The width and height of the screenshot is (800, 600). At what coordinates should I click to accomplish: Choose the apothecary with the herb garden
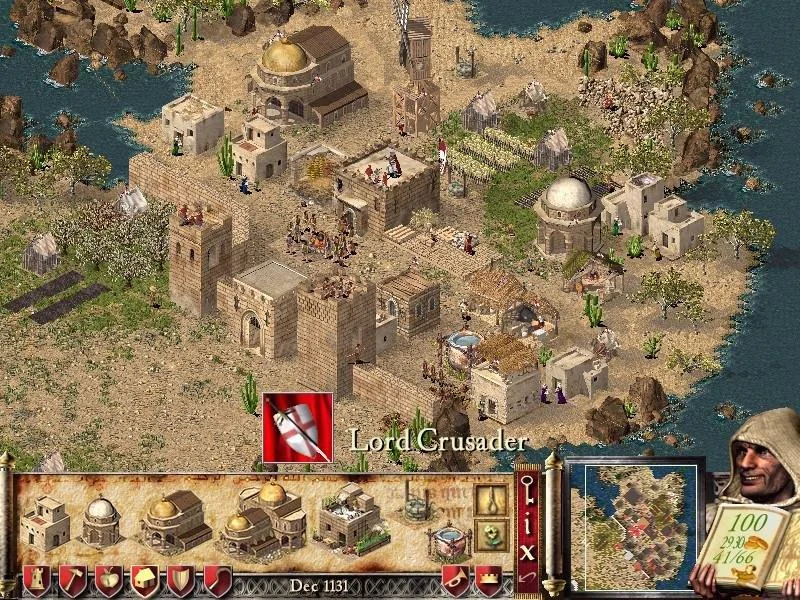350,518
